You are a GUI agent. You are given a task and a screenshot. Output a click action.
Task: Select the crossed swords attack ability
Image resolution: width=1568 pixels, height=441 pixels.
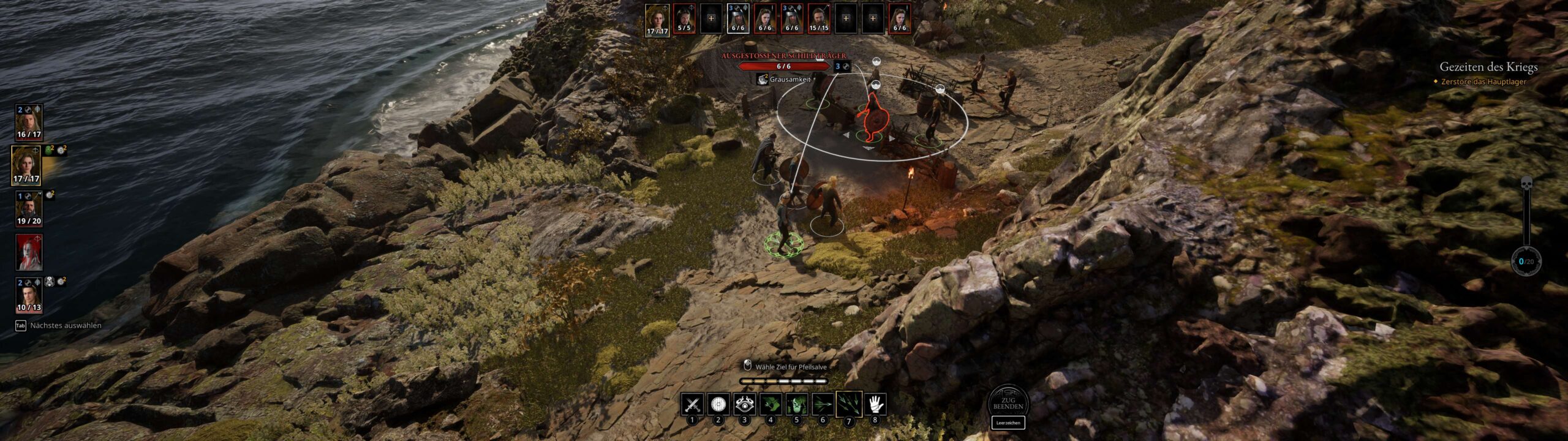692,404
